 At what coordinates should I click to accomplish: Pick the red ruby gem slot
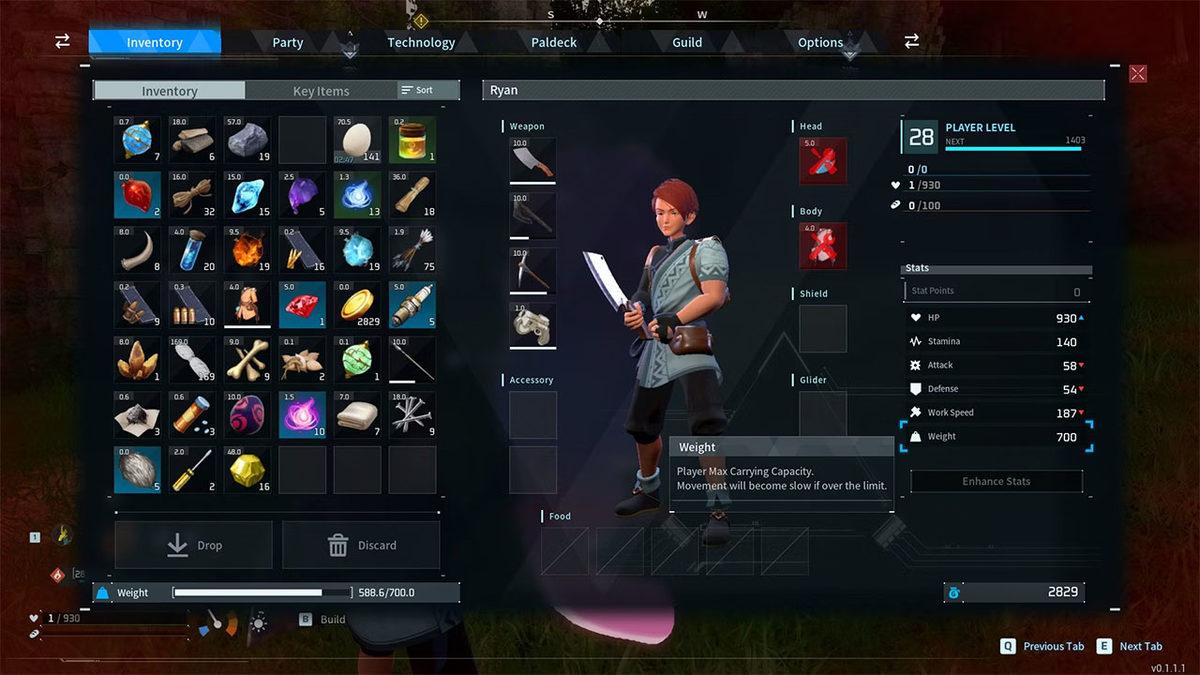302,305
